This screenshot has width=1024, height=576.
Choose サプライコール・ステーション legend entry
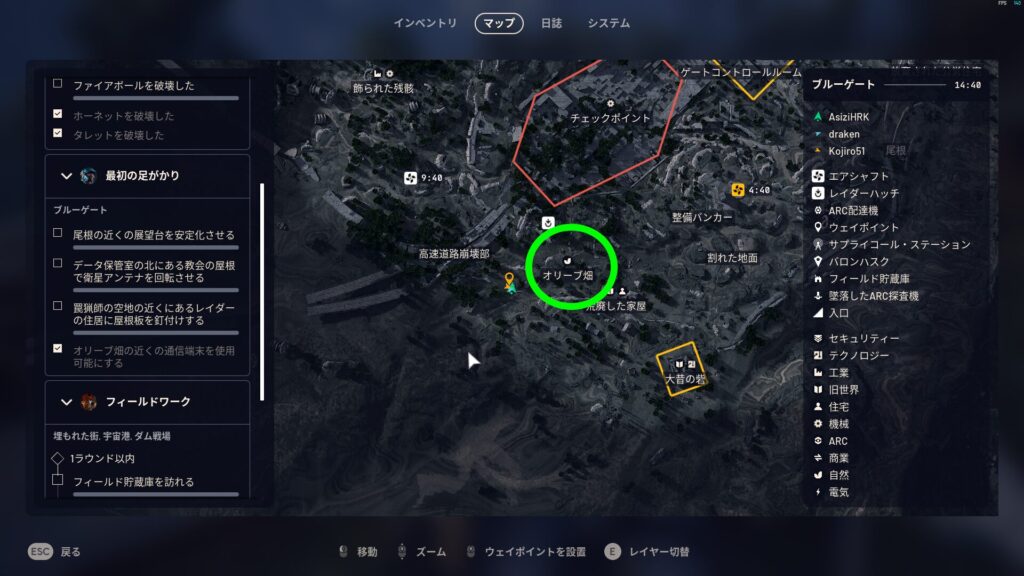[899, 245]
